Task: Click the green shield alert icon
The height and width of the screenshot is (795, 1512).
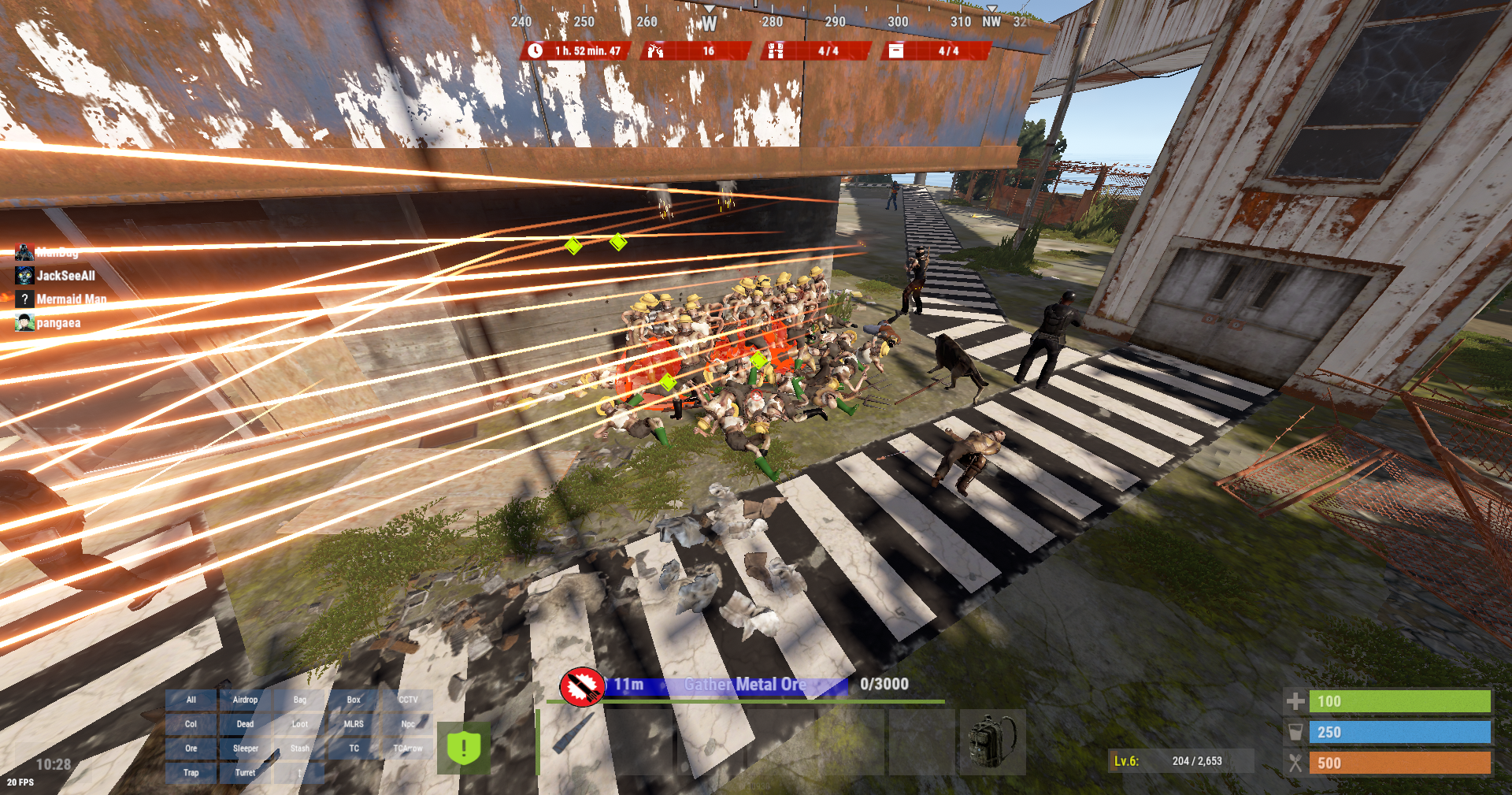Action: pos(464,747)
